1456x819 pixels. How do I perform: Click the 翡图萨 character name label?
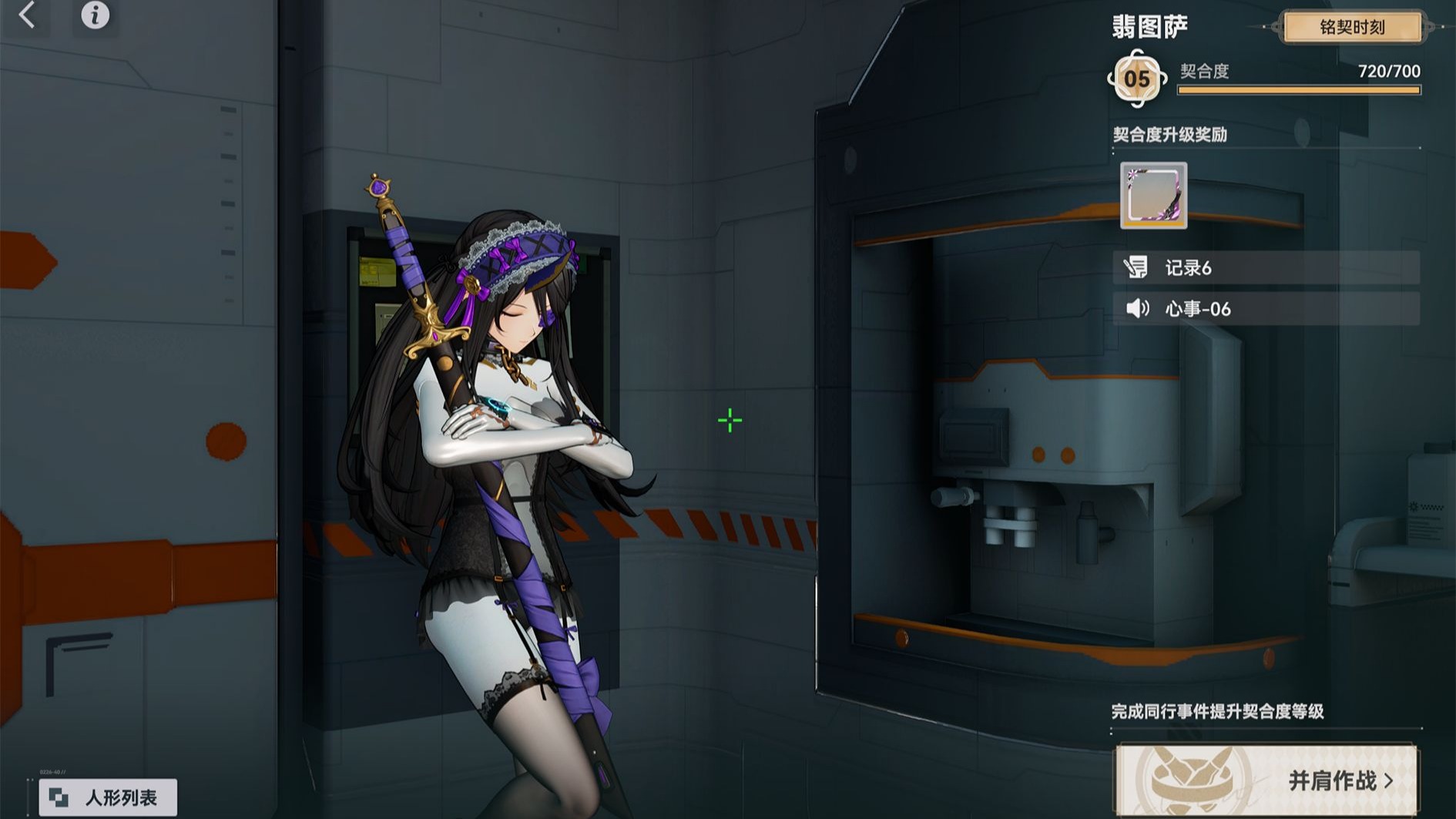pyautogui.click(x=1149, y=25)
